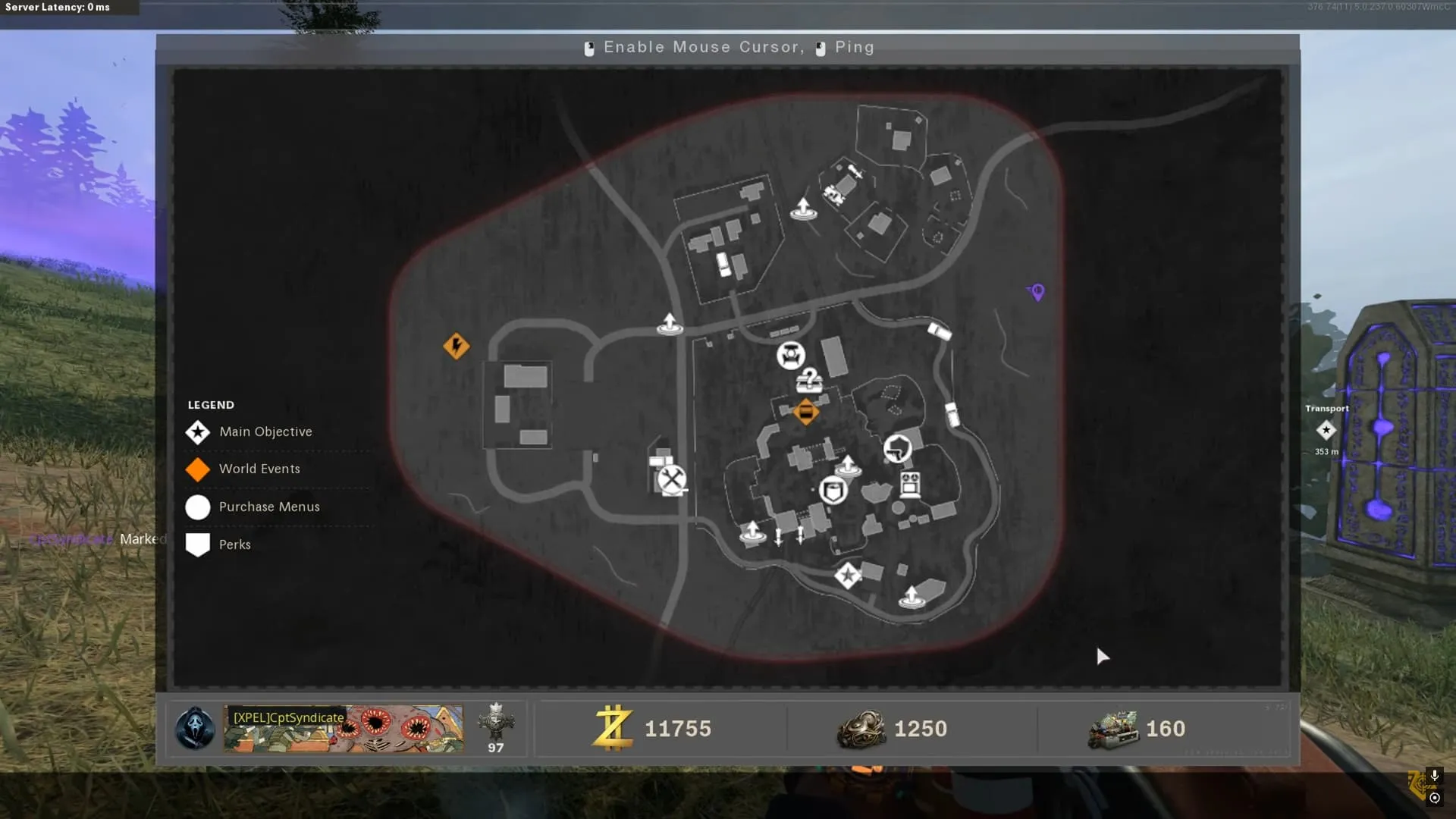Click the Transport objective tracker marker
Image resolution: width=1456 pixels, height=819 pixels.
click(1326, 430)
